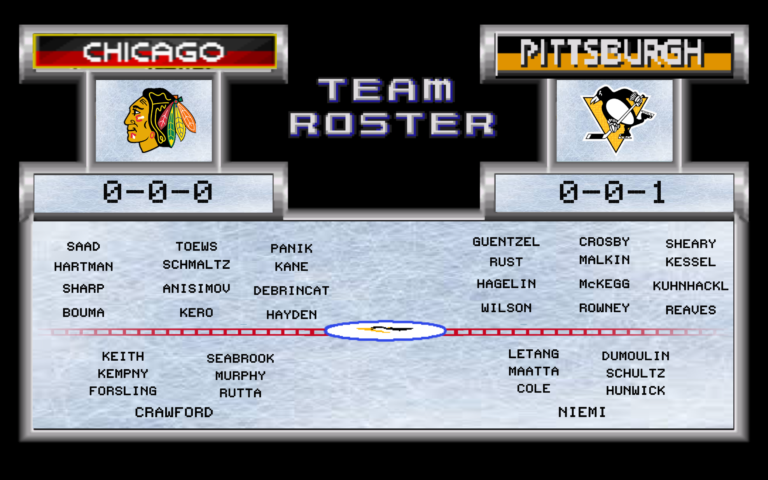Image resolution: width=768 pixels, height=480 pixels.
Task: Pick Letang from the Pittsburgh defense
Action: (533, 354)
